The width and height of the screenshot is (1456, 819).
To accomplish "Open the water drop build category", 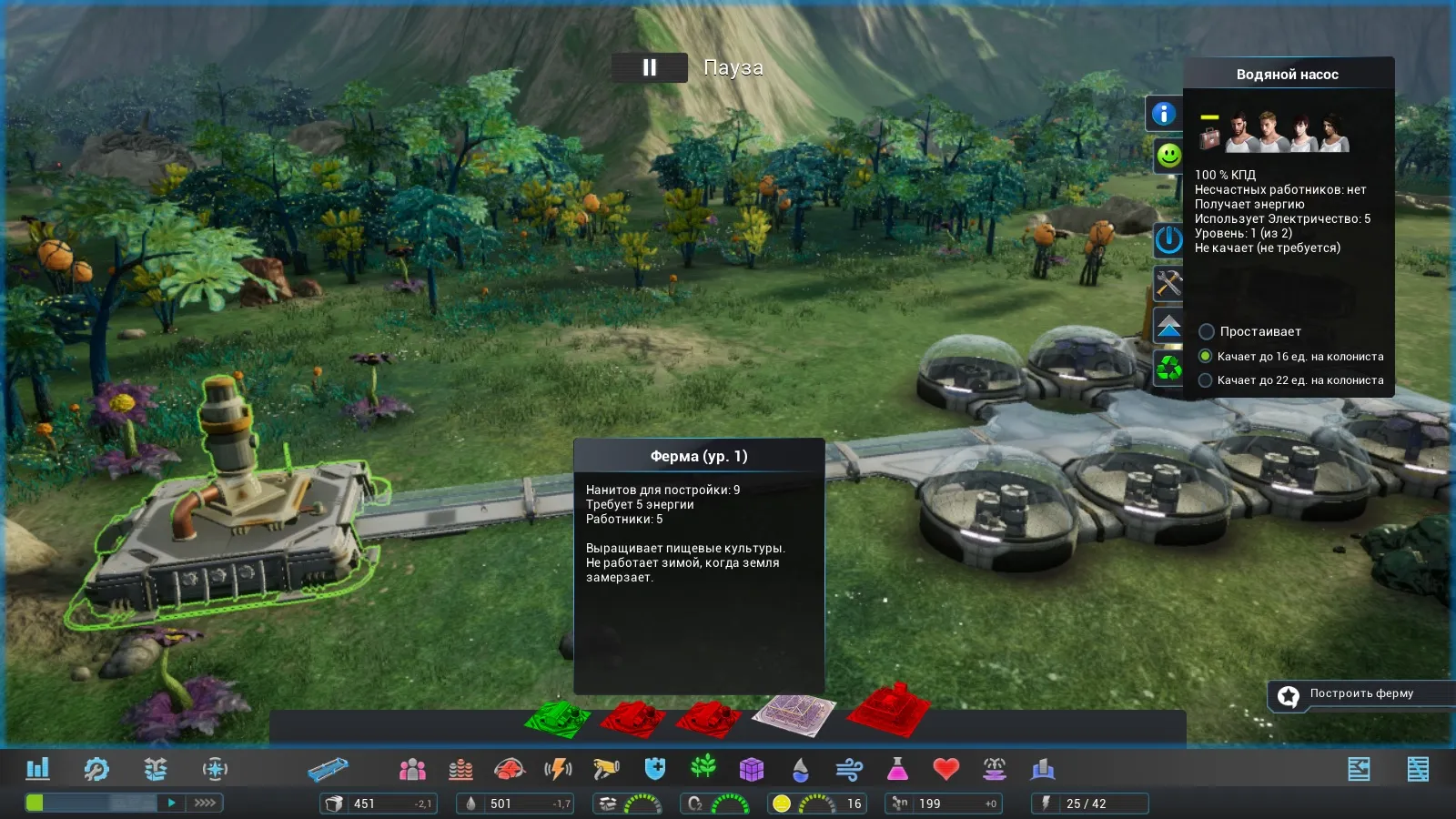I will [800, 770].
